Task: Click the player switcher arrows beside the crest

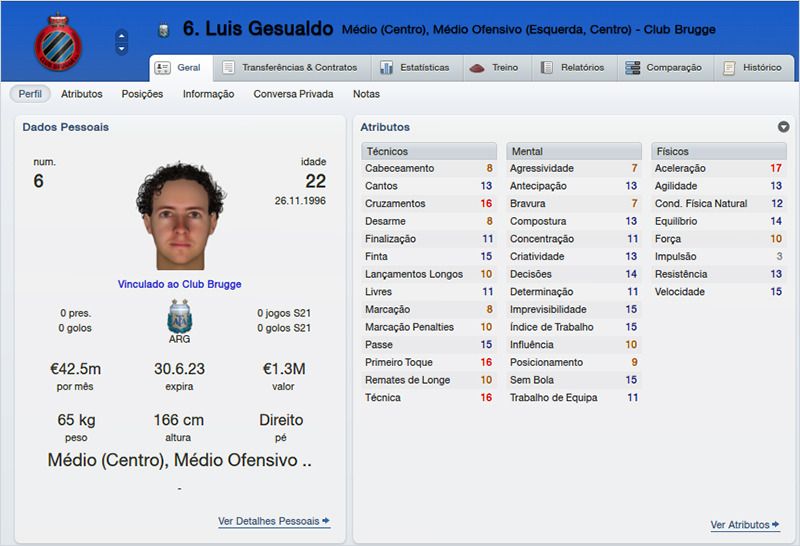Action: point(122,42)
